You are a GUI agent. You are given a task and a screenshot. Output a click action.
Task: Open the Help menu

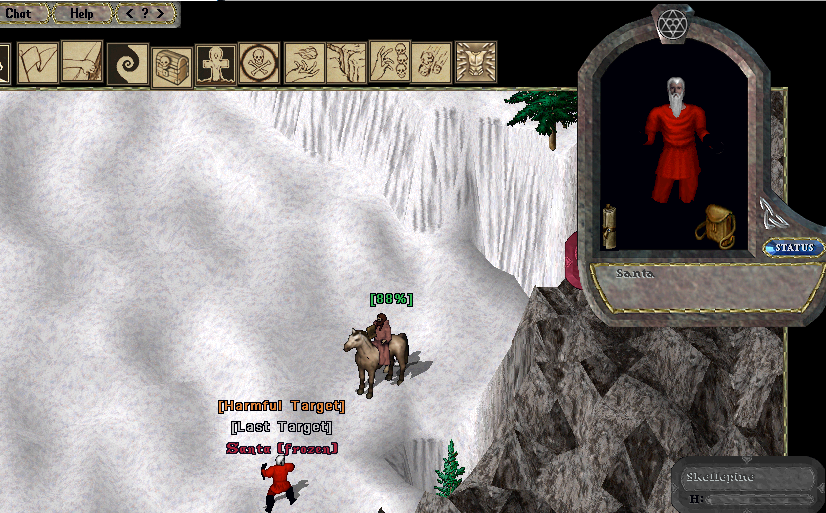click(x=82, y=14)
